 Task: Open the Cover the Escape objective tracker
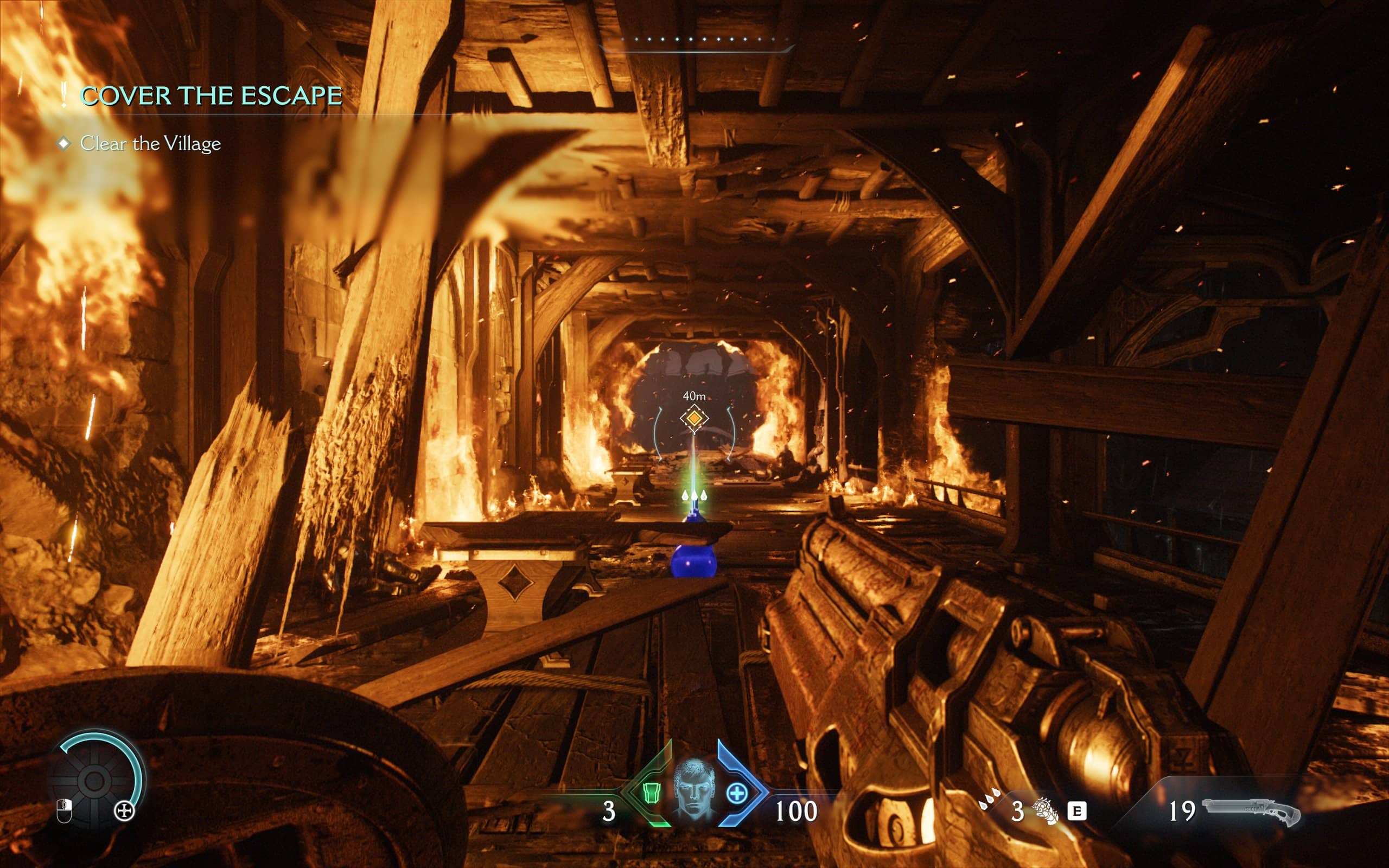coord(211,96)
